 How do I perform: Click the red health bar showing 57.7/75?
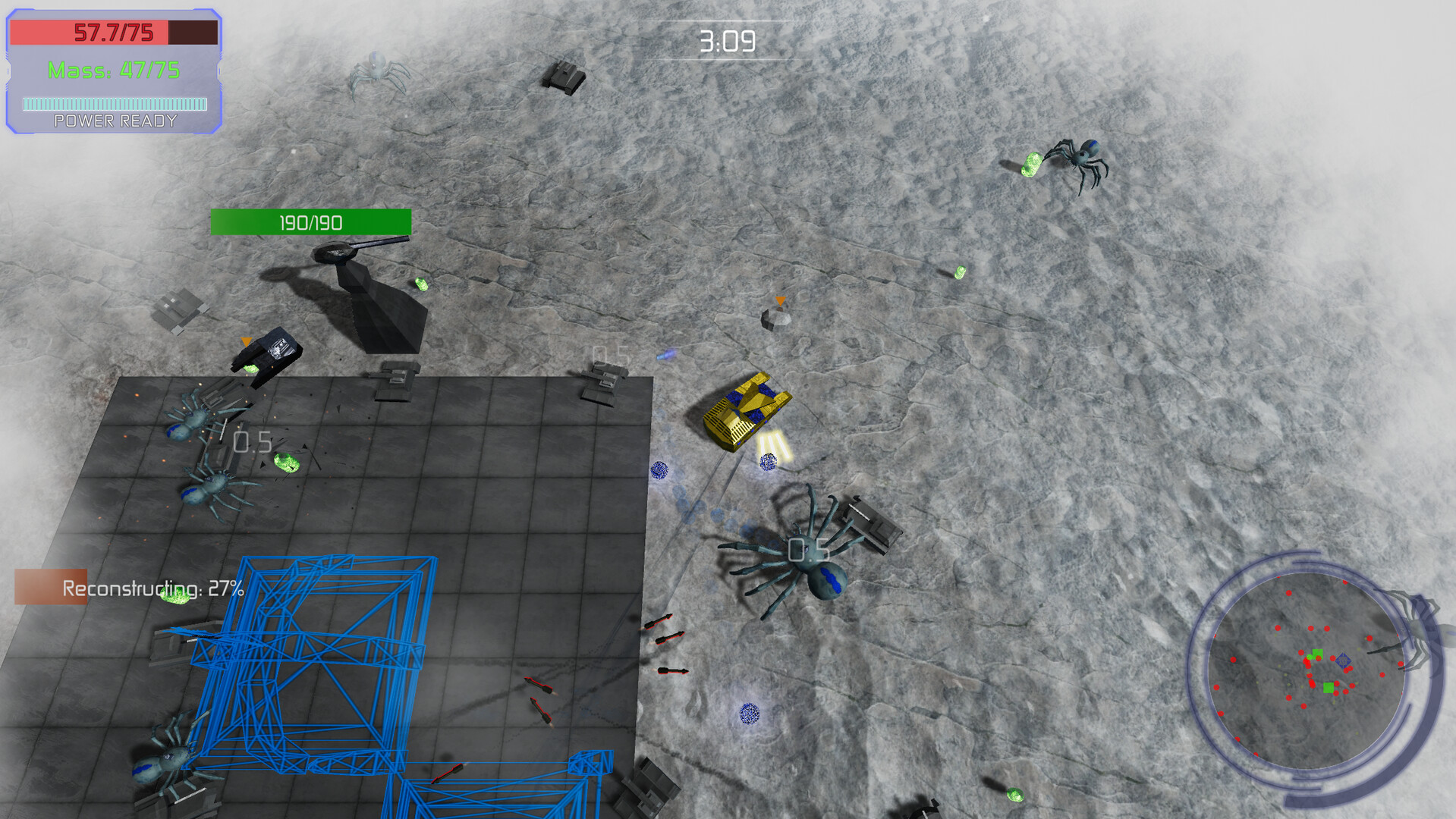point(114,32)
